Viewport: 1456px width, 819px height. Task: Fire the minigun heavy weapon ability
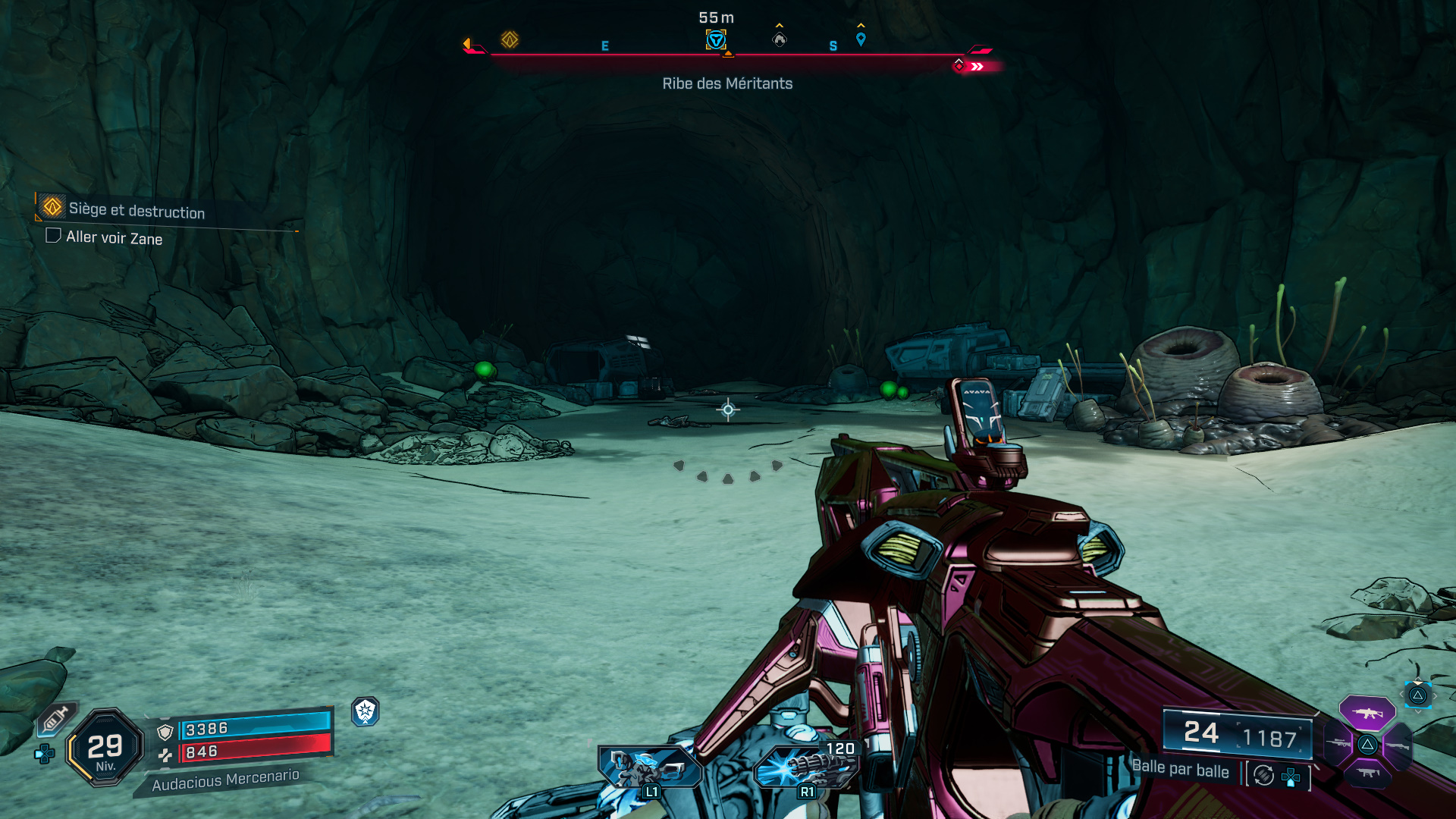[806, 767]
